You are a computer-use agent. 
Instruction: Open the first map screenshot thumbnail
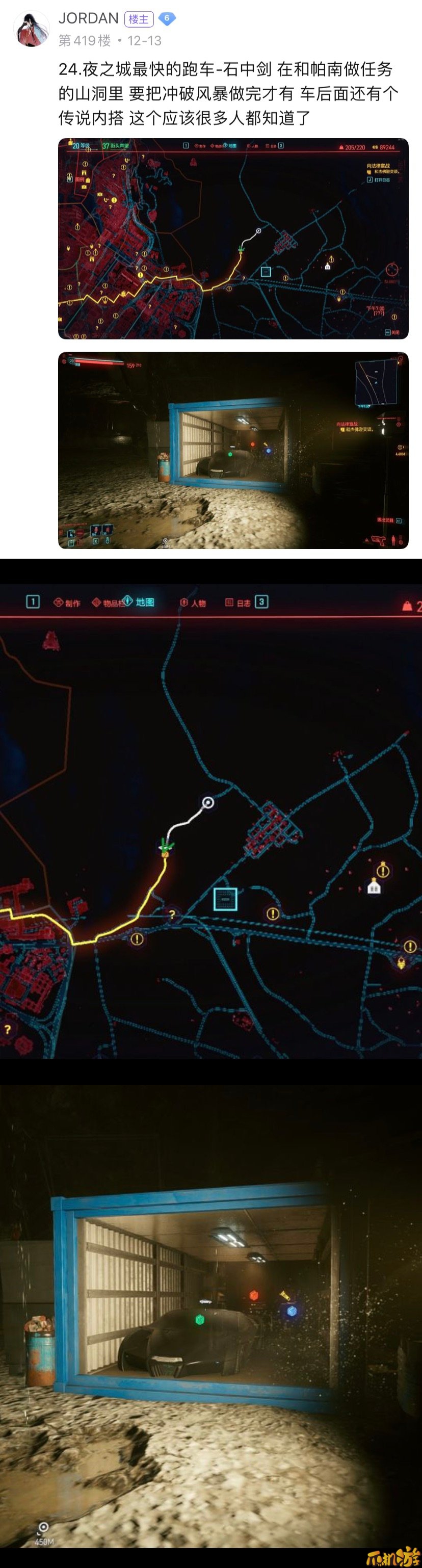pos(232,239)
